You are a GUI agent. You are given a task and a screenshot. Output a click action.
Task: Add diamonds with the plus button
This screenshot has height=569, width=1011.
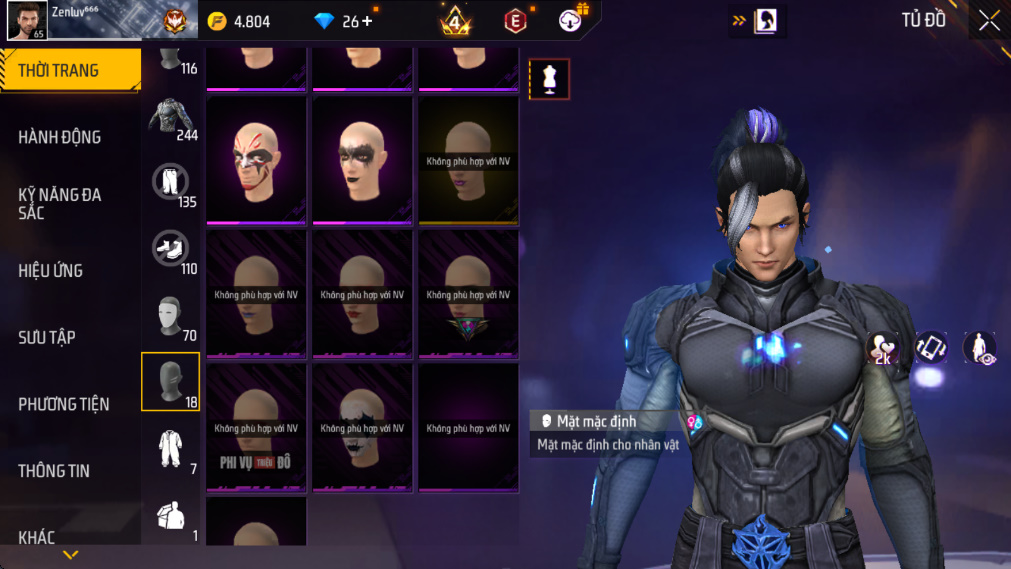(x=367, y=21)
